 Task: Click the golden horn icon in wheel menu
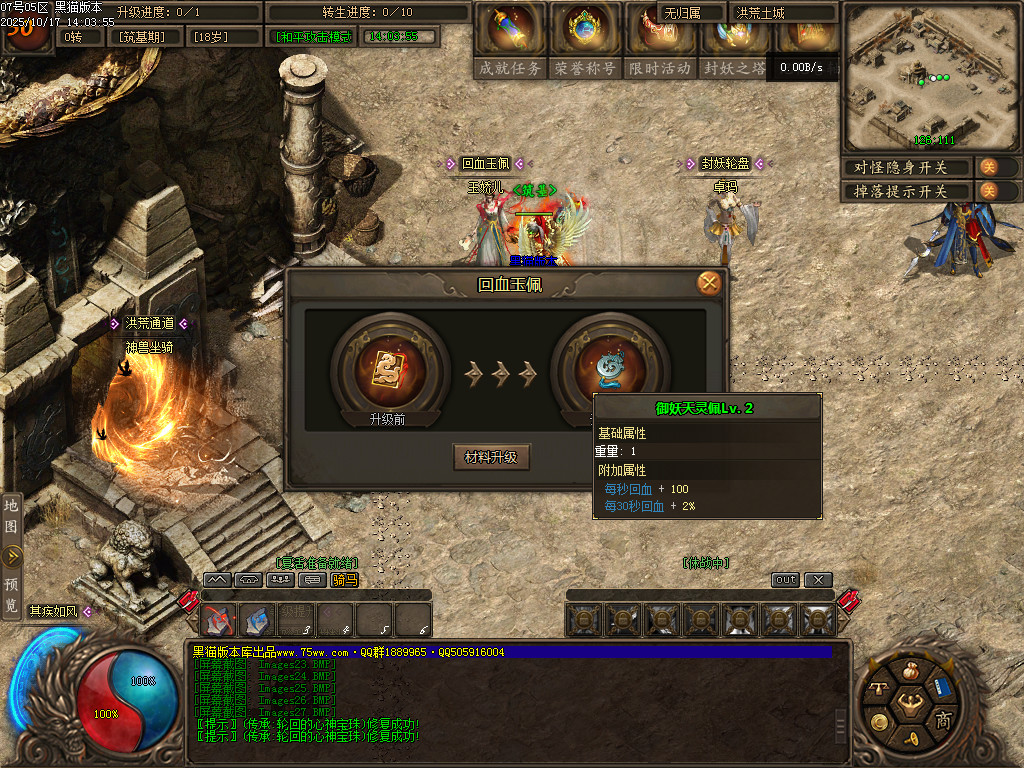coord(910,739)
